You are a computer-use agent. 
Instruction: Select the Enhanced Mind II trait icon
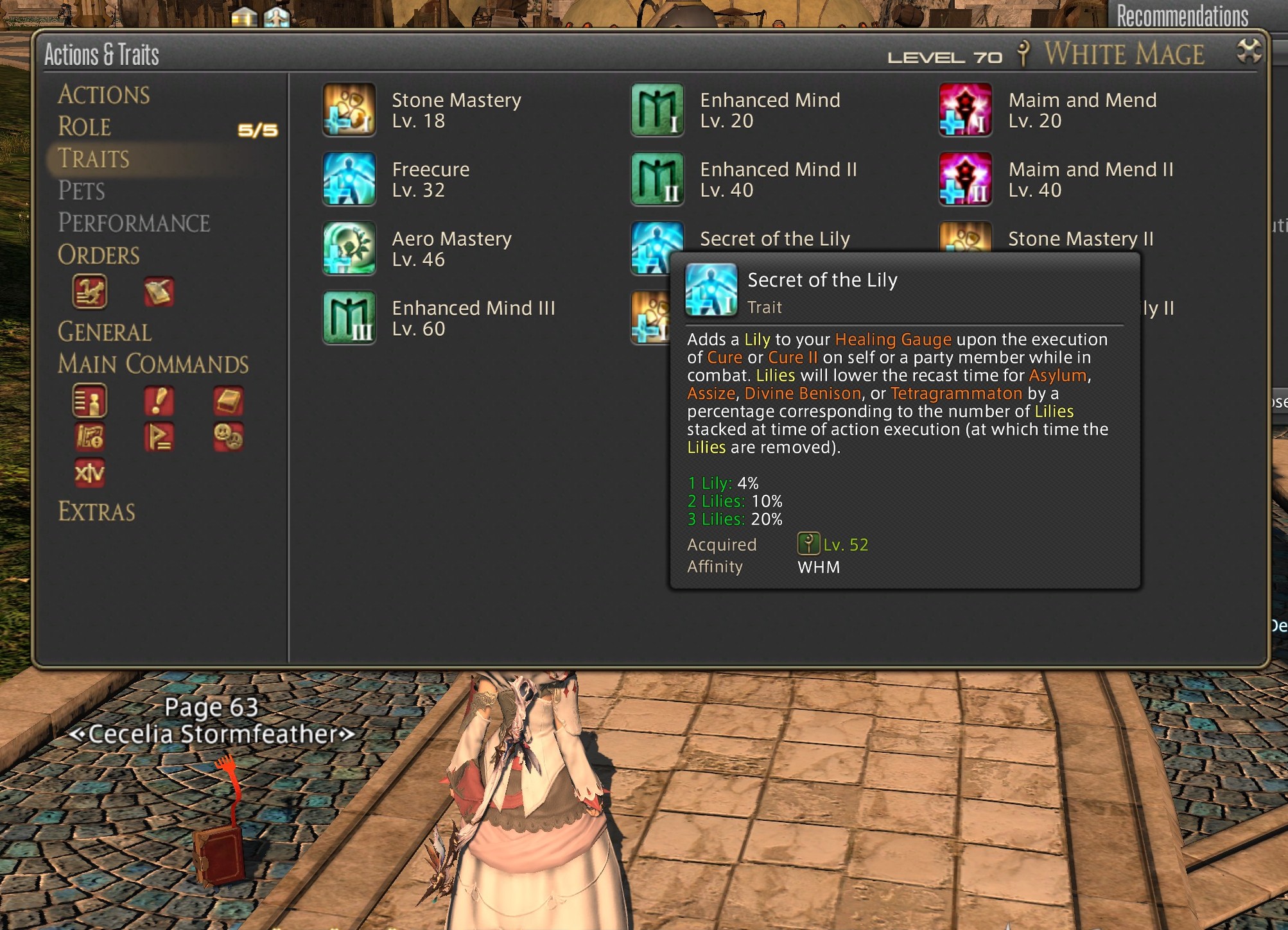657,179
